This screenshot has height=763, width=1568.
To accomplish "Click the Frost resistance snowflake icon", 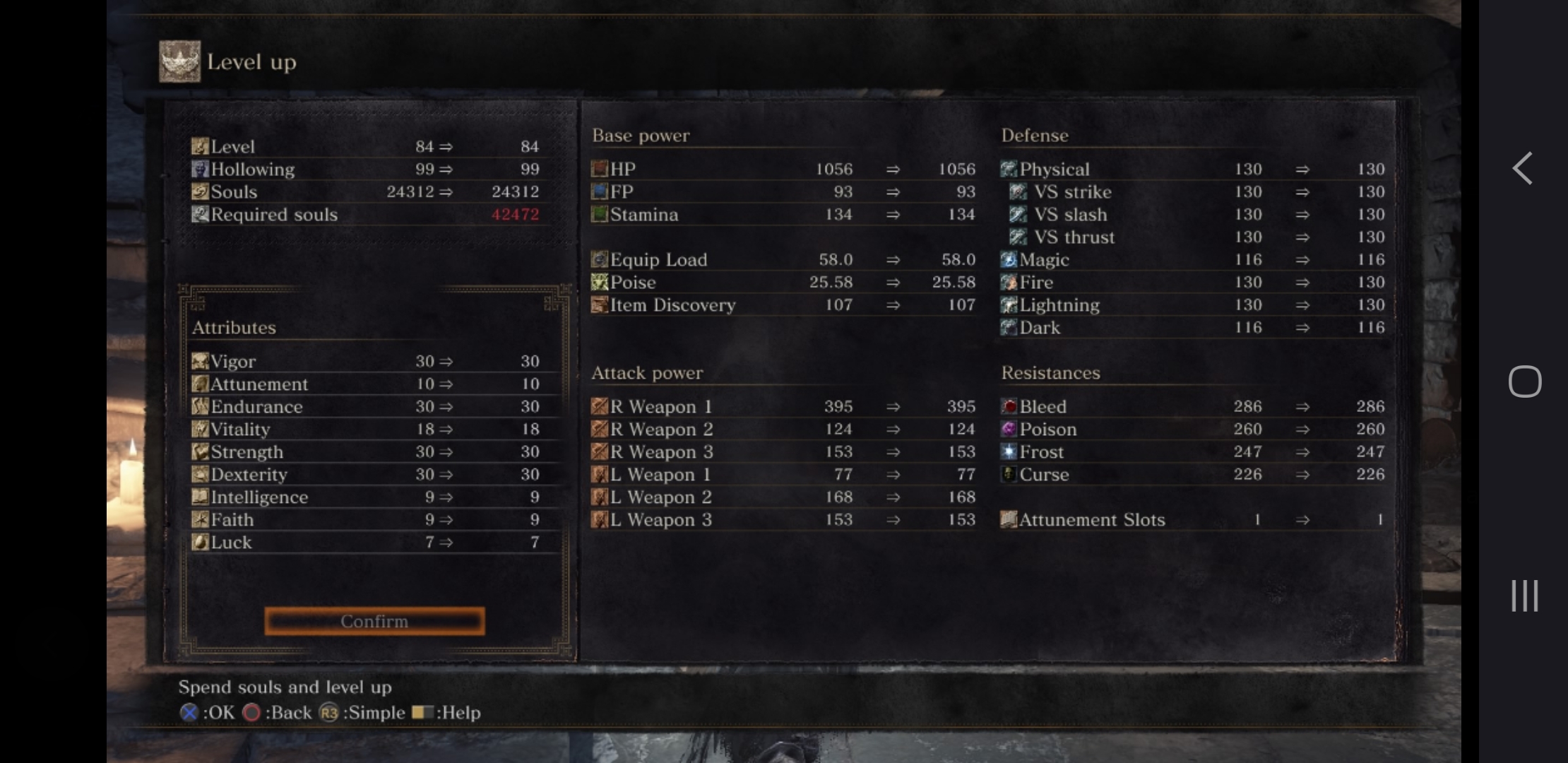I will 1008,451.
